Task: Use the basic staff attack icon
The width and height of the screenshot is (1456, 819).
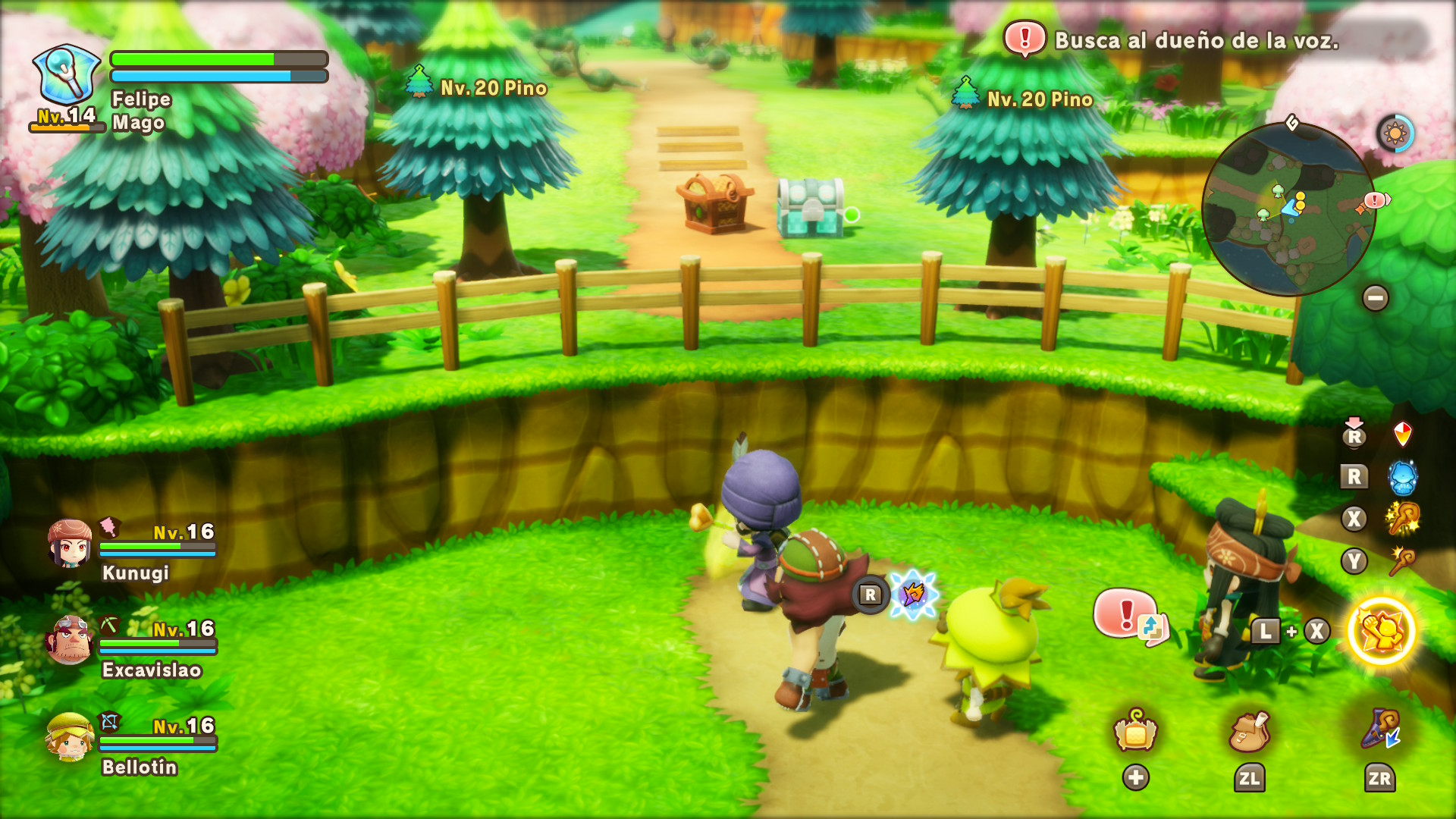Action: click(x=1402, y=561)
